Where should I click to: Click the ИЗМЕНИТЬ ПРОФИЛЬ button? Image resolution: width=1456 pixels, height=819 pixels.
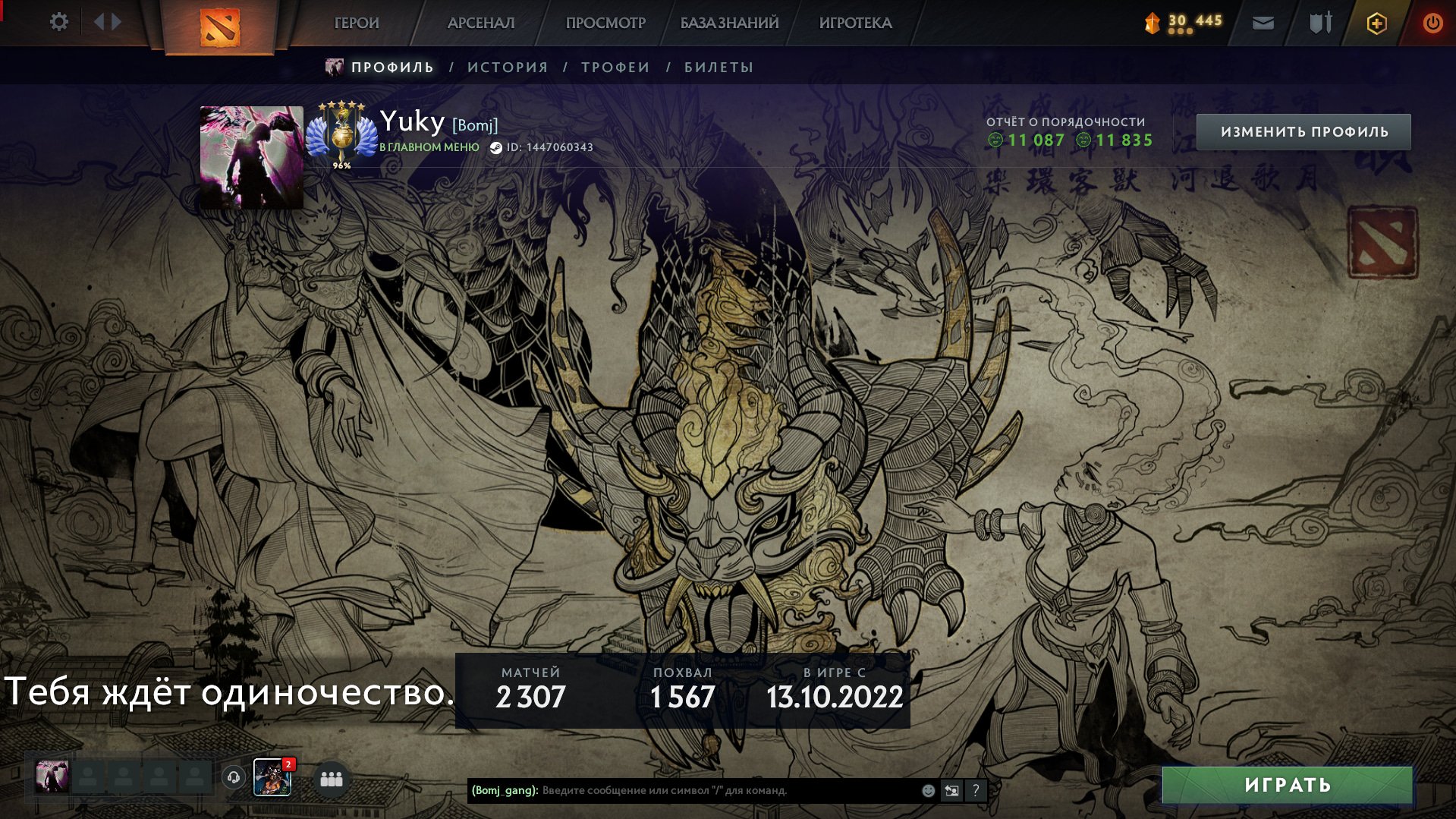click(1303, 132)
